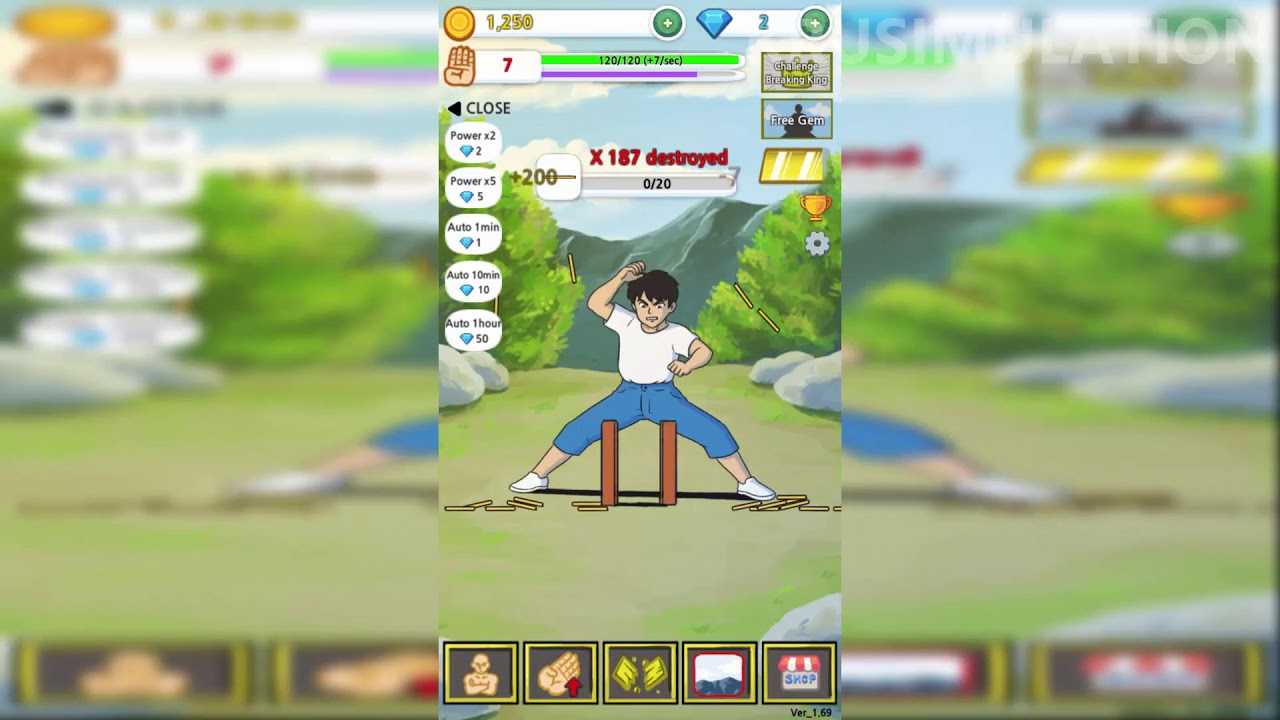The height and width of the screenshot is (720, 1280).
Task: Open Challenge Breaking King
Action: 797,71
